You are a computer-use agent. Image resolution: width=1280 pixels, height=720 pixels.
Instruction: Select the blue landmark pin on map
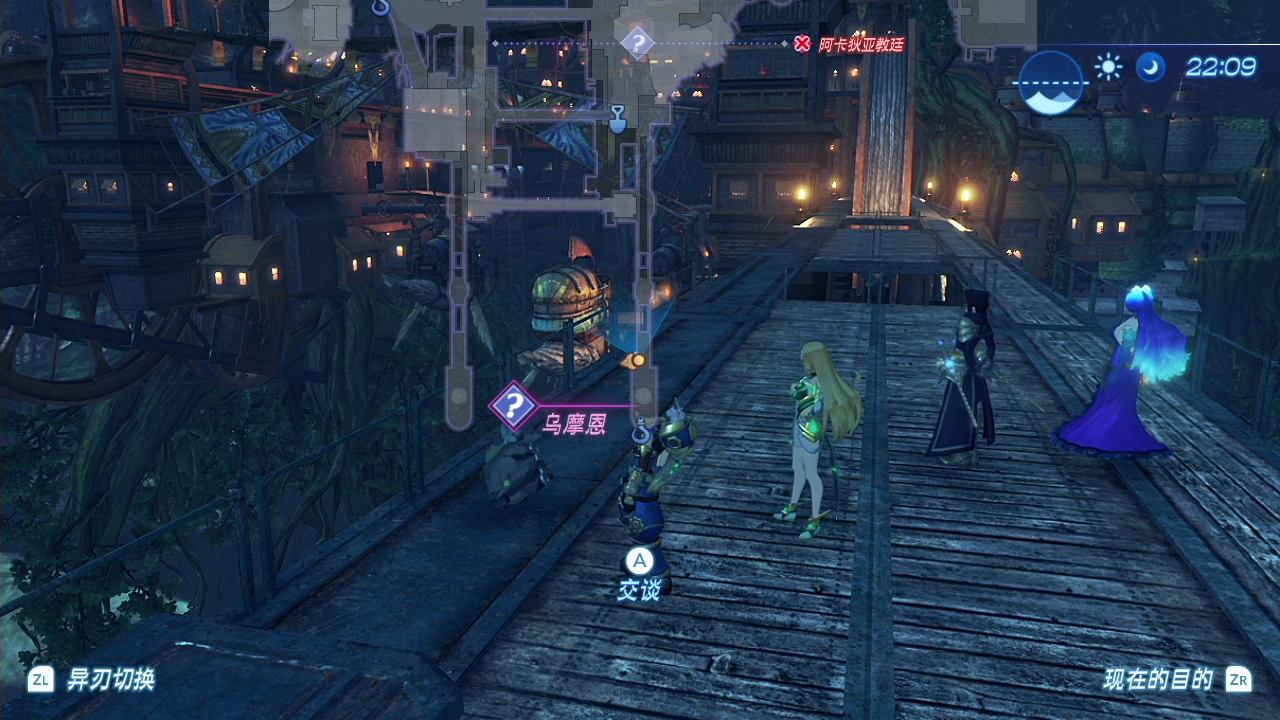(x=617, y=119)
